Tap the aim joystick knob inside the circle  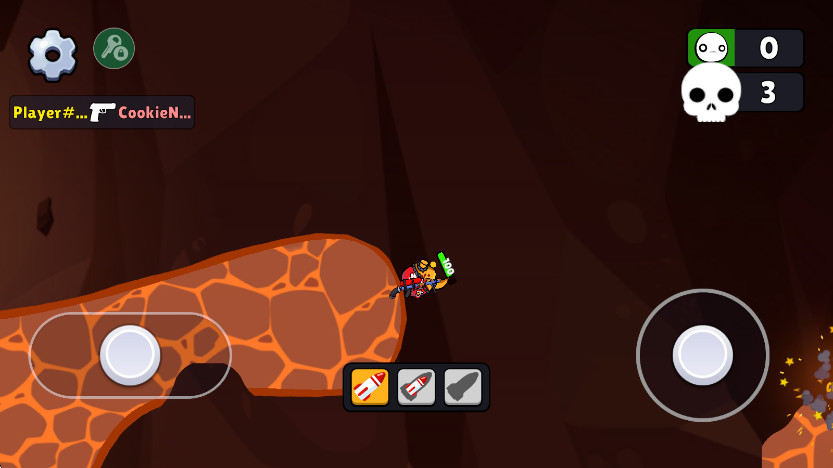point(702,354)
